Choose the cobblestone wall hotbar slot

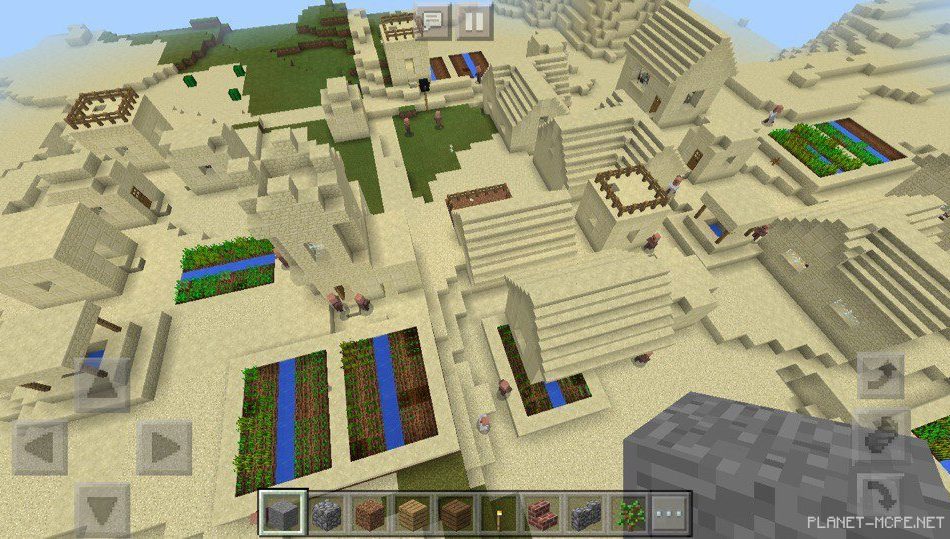[584, 514]
